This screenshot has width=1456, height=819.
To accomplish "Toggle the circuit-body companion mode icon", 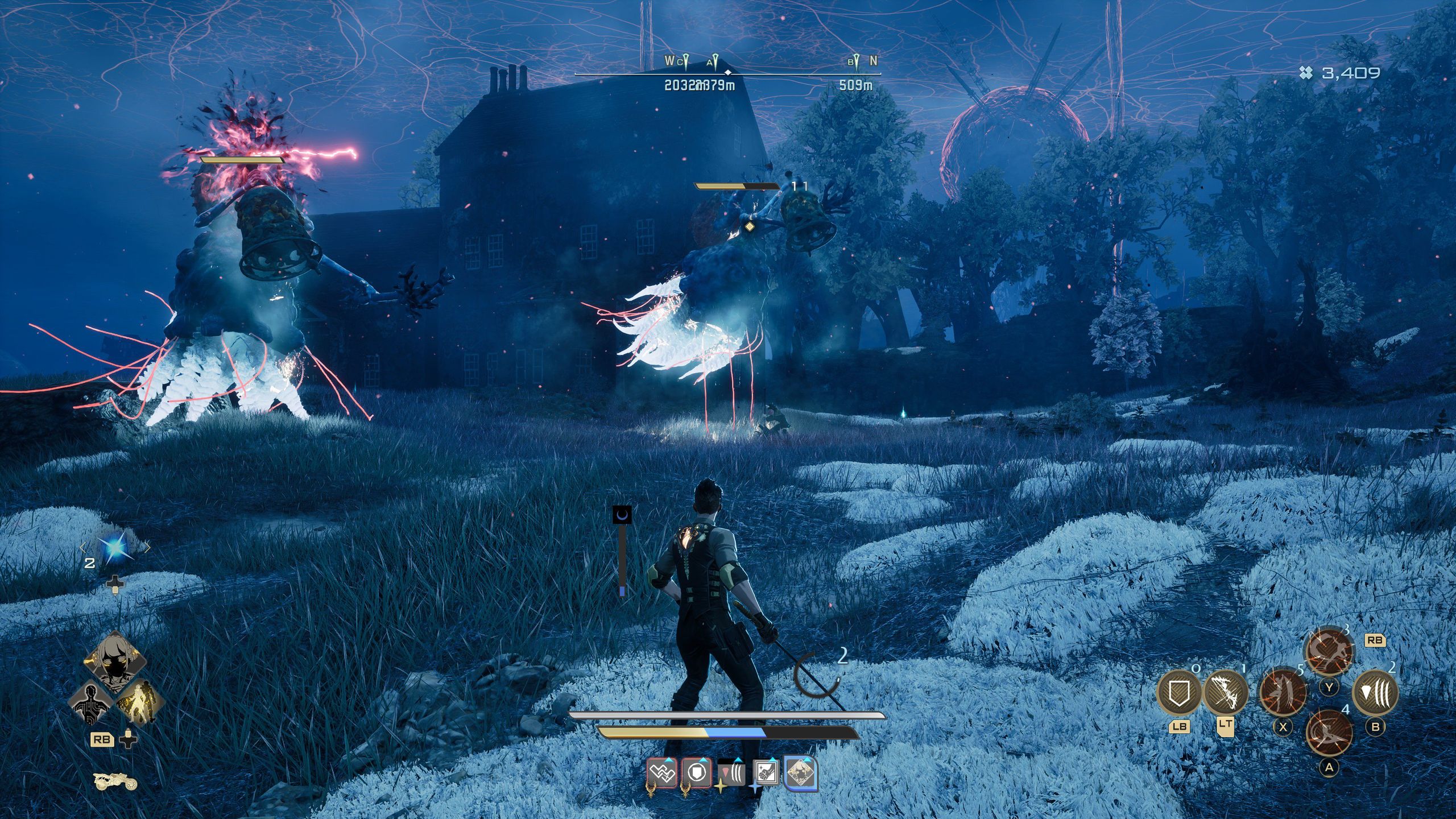I will (x=91, y=704).
